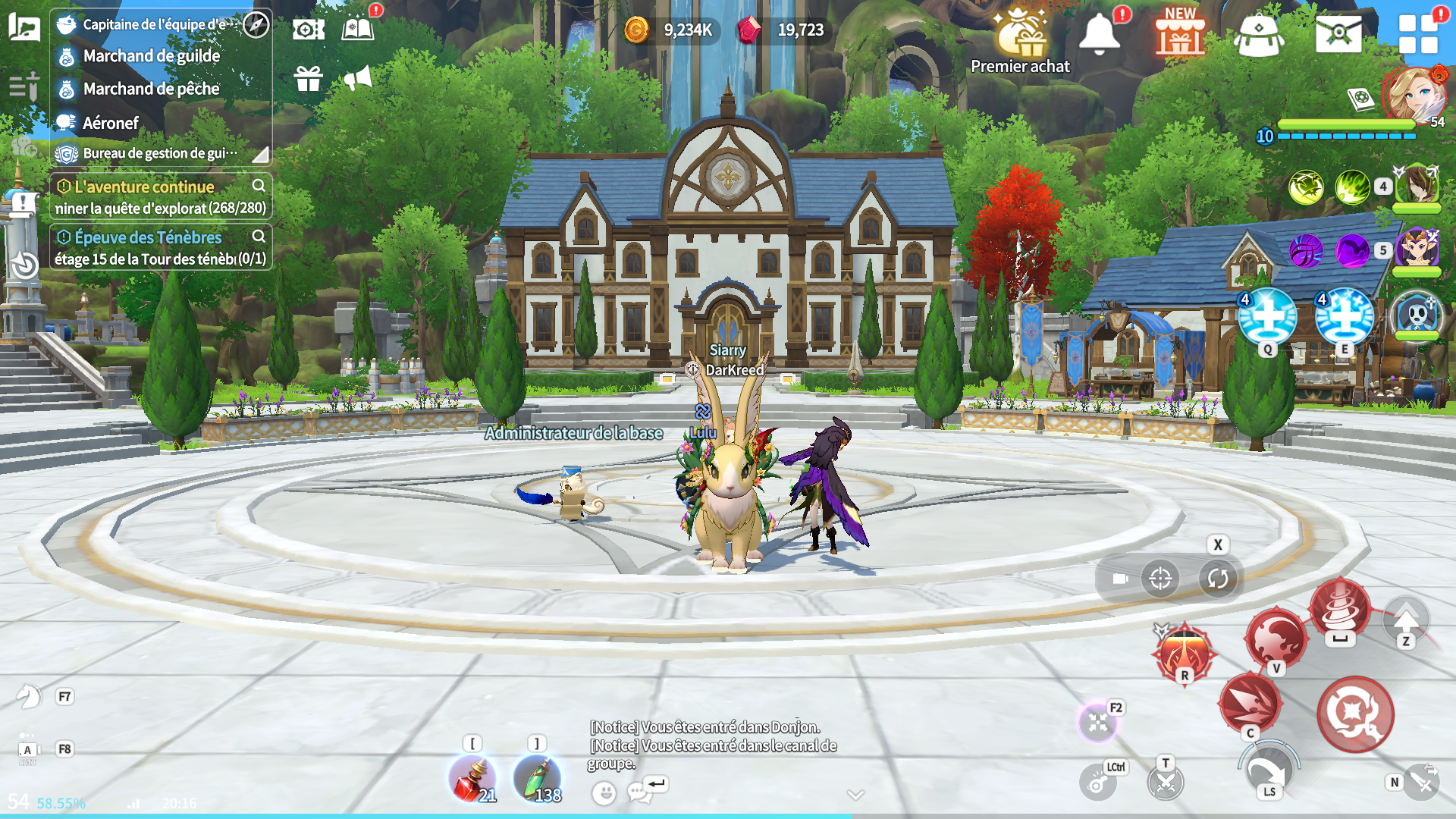Activate the main attack skill button

pyautogui.click(x=1355, y=714)
